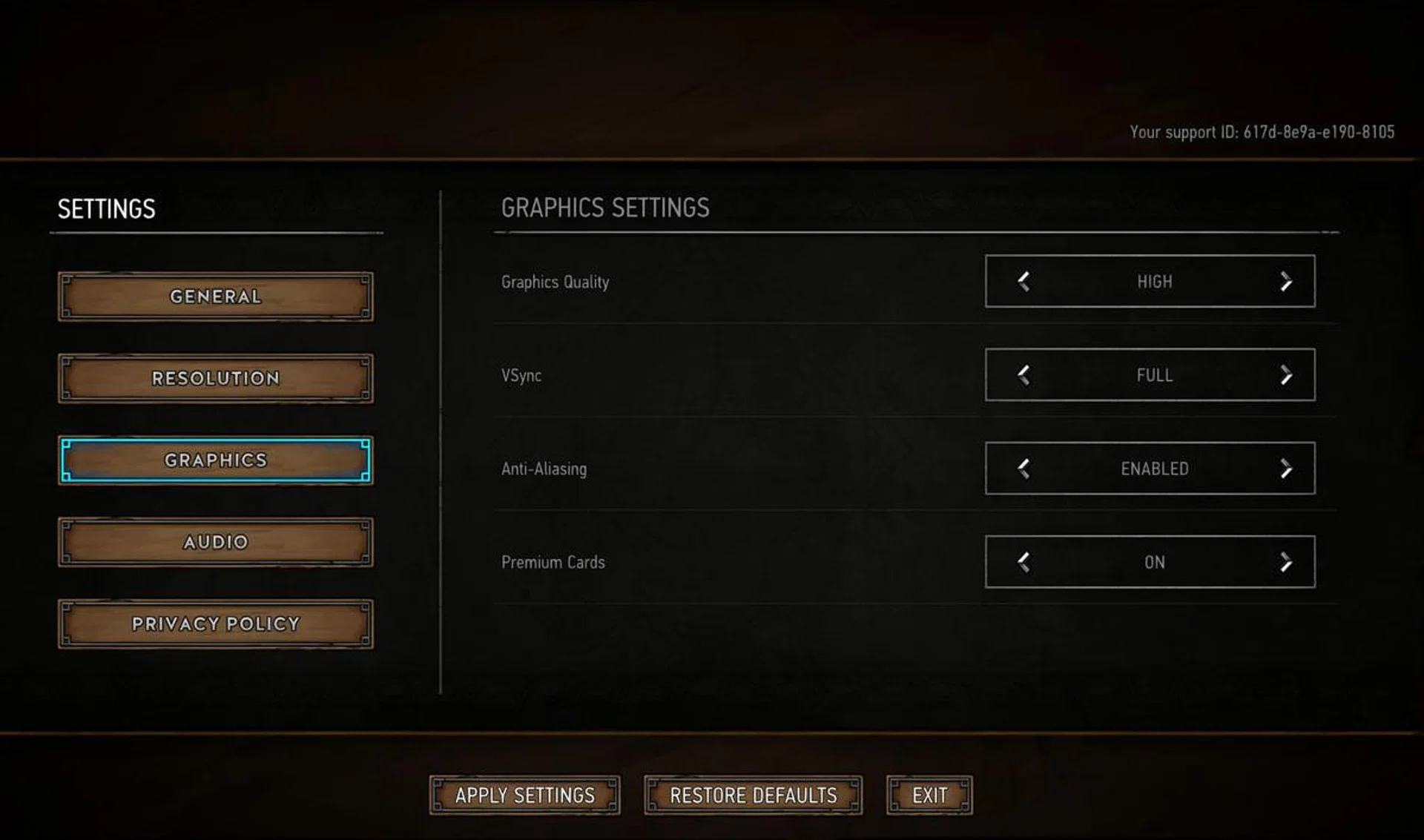Toggle Anti-Aliasing off via its ENABLED control

click(1284, 469)
